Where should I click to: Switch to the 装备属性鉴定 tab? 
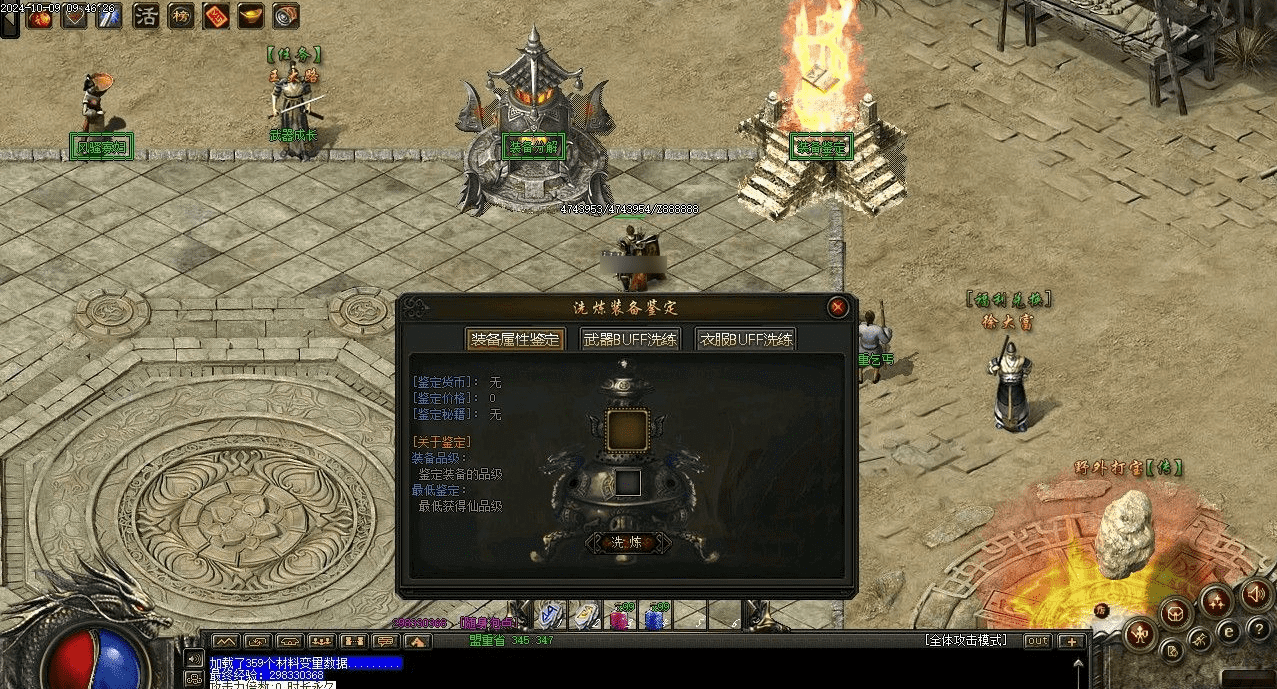515,339
